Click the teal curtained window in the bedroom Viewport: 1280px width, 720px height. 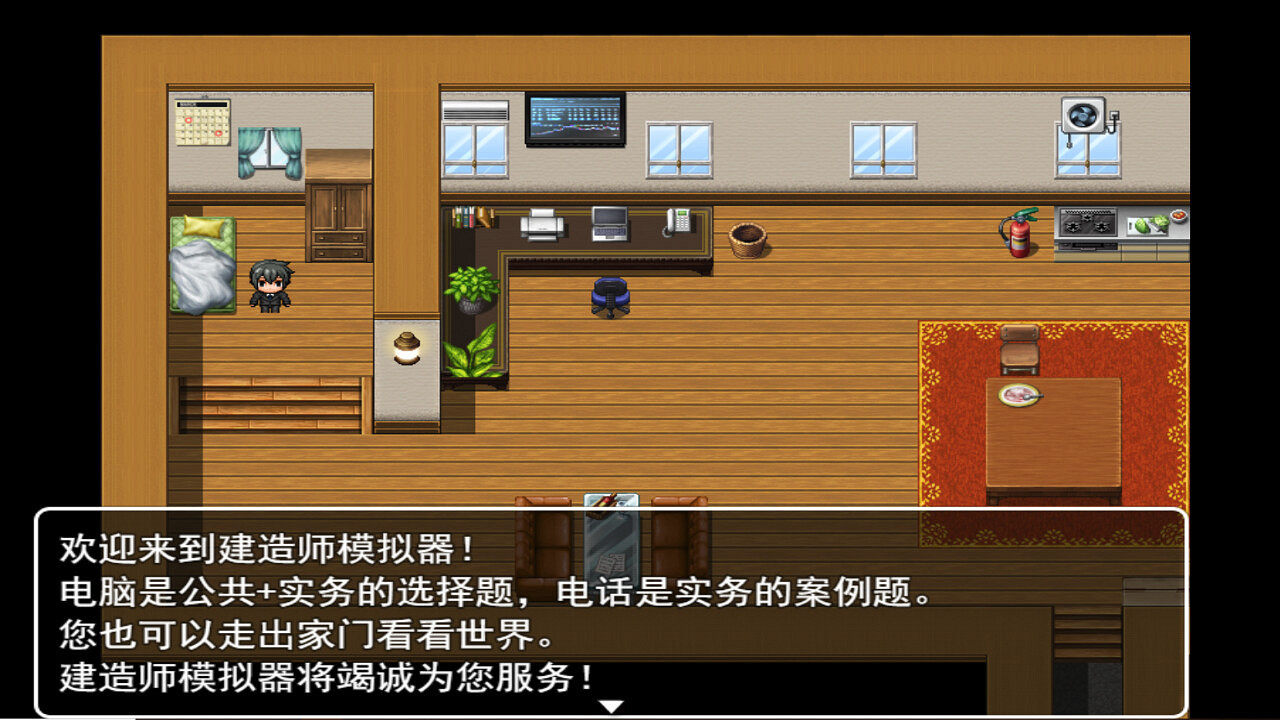coord(270,150)
